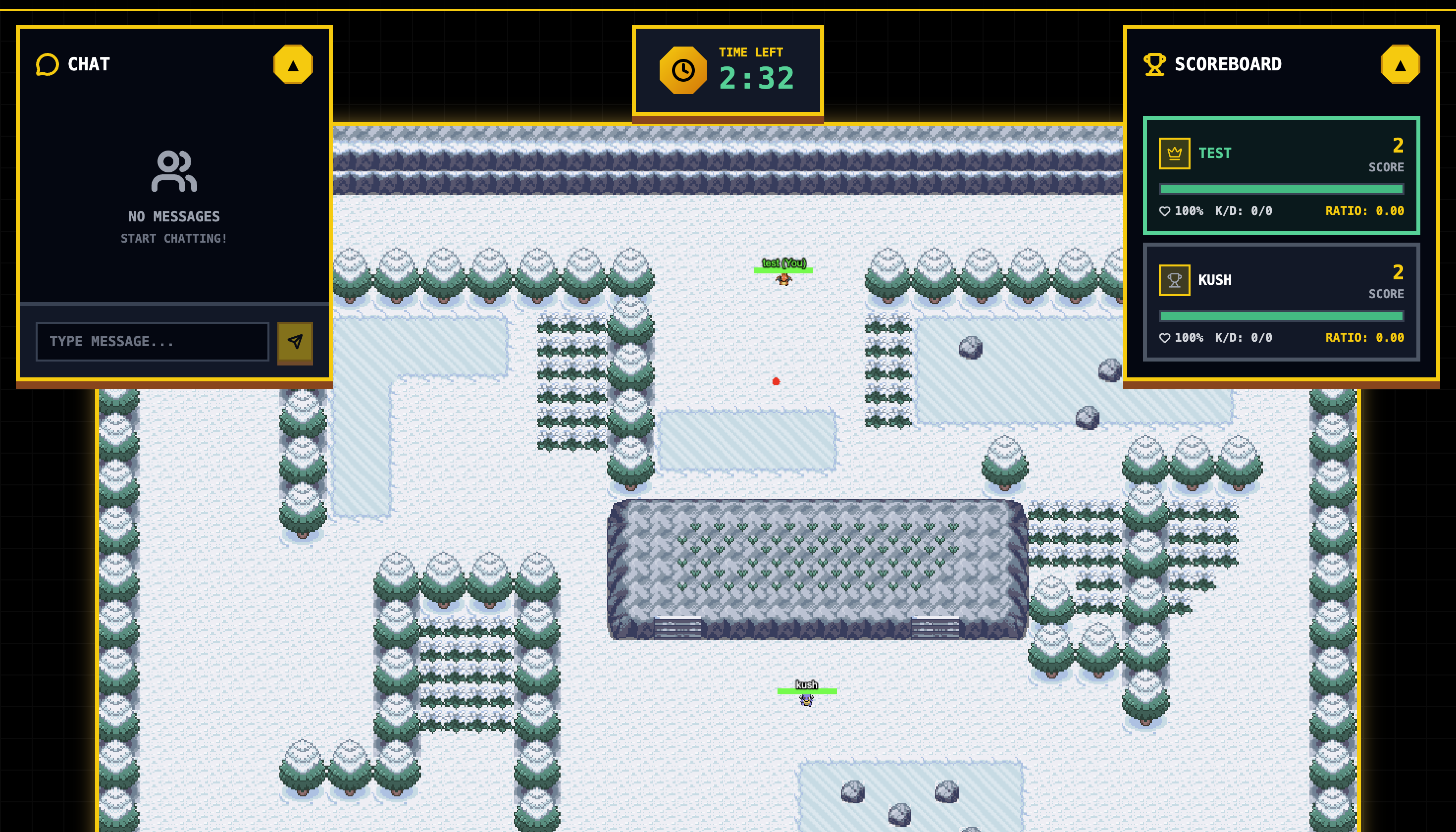Select the KUSH player row on scoreboard

[x=1281, y=302]
